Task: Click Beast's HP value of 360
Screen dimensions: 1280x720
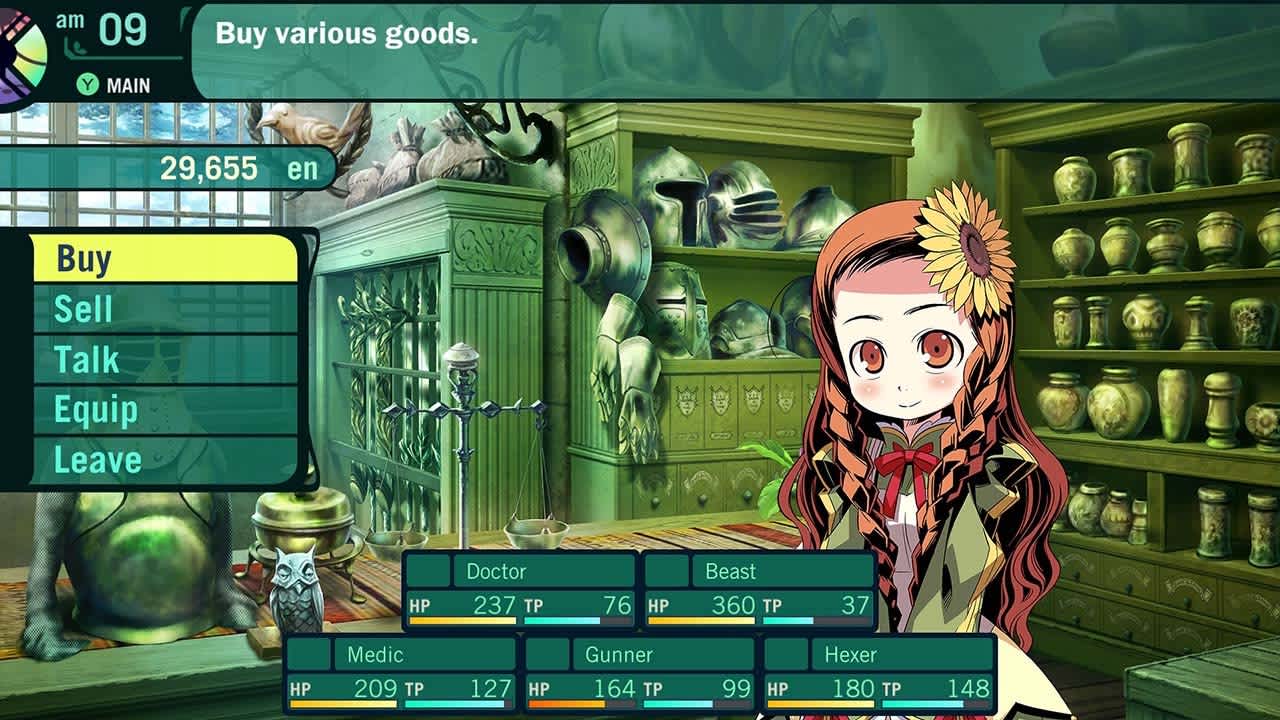Action: pos(733,605)
